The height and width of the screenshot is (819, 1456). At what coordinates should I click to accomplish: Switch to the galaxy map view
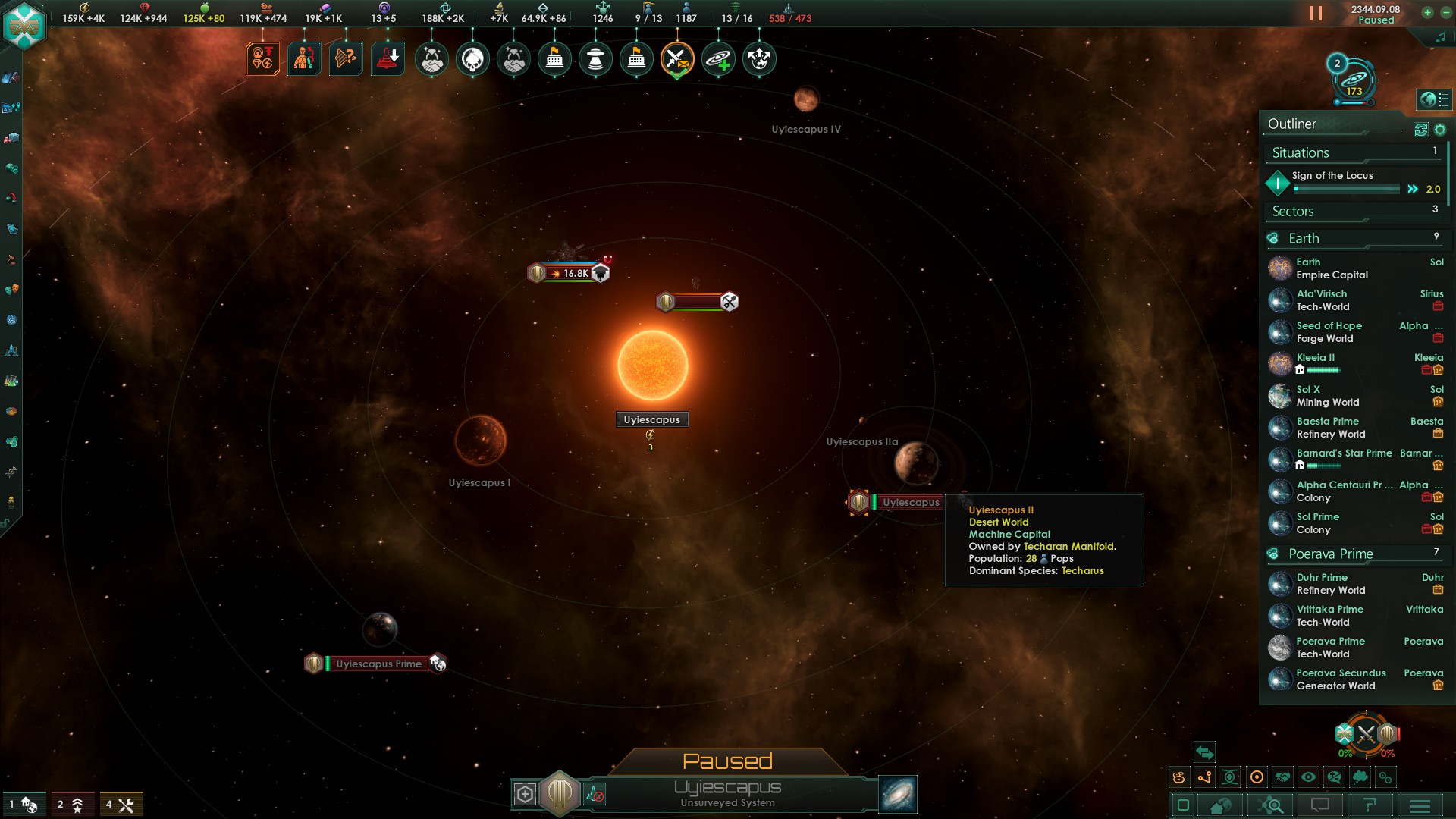point(898,794)
